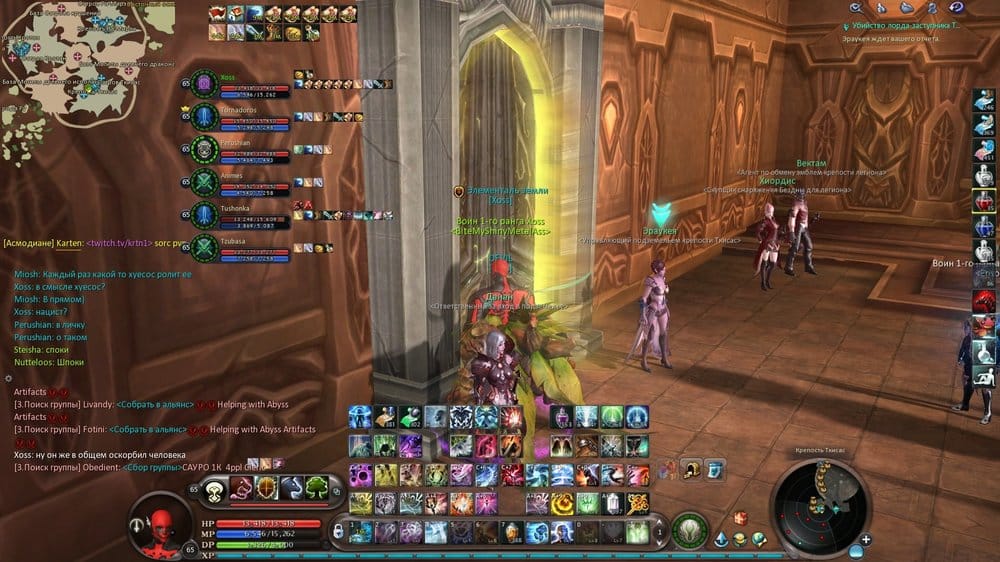Image resolution: width=1000 pixels, height=562 pixels.
Task: Click the skull-and-crossbones form icon
Action: click(214, 490)
